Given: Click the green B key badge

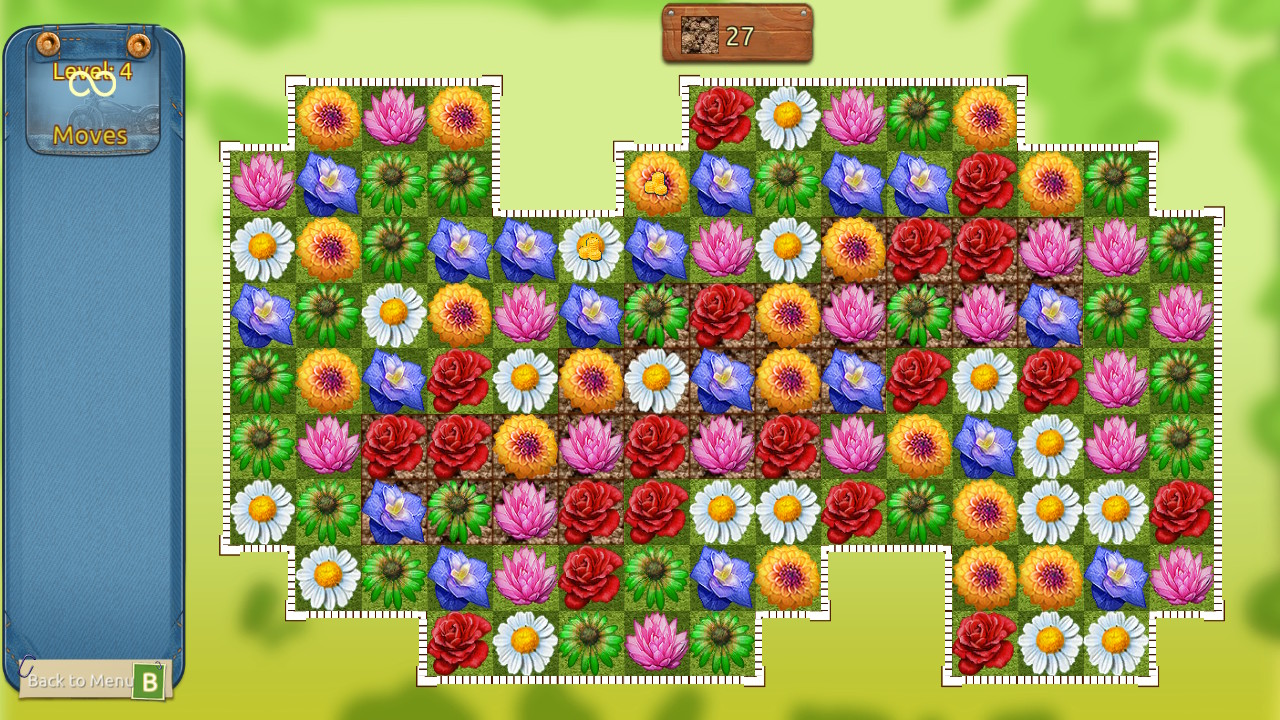Looking at the screenshot, I should pyautogui.click(x=150, y=682).
